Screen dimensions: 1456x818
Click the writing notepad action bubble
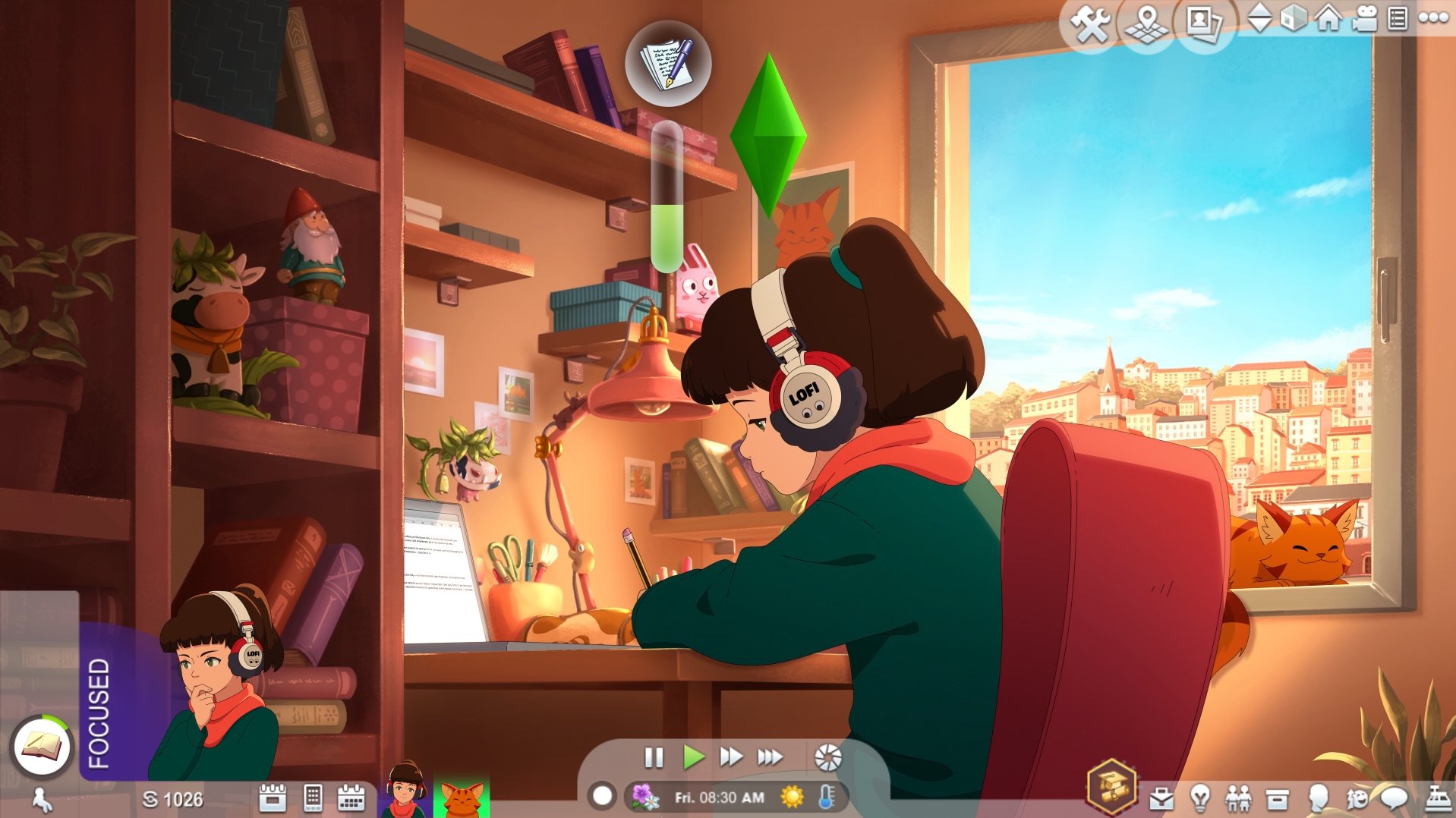click(667, 64)
